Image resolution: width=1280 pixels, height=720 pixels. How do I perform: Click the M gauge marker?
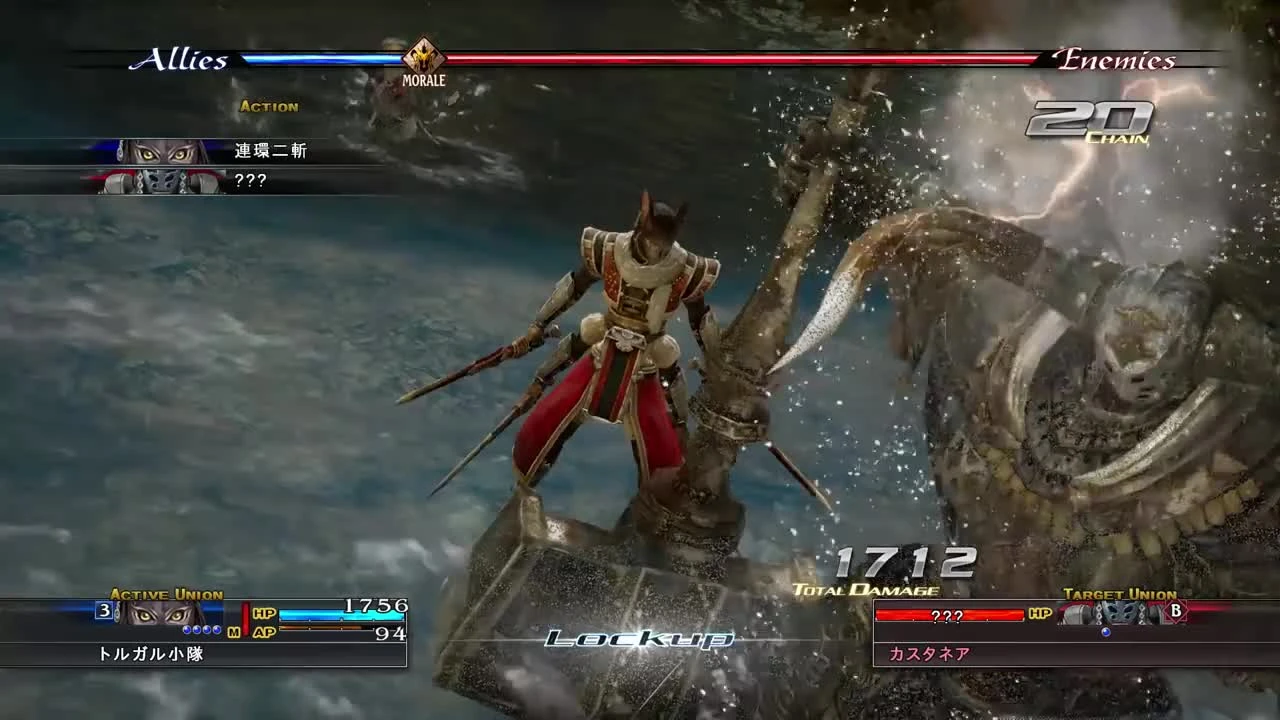pos(232,632)
